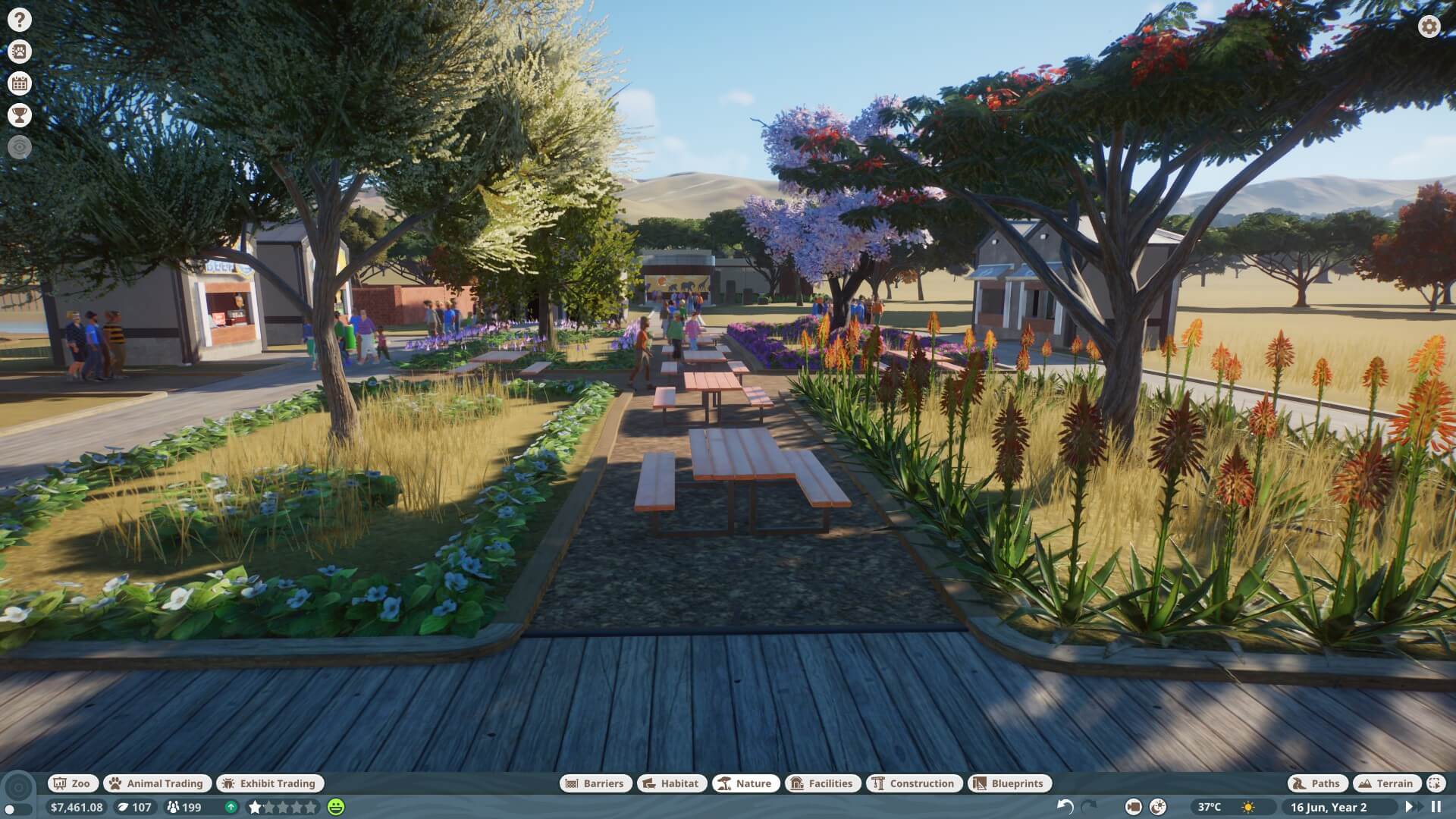Open the trophy objectives icon

pyautogui.click(x=20, y=115)
